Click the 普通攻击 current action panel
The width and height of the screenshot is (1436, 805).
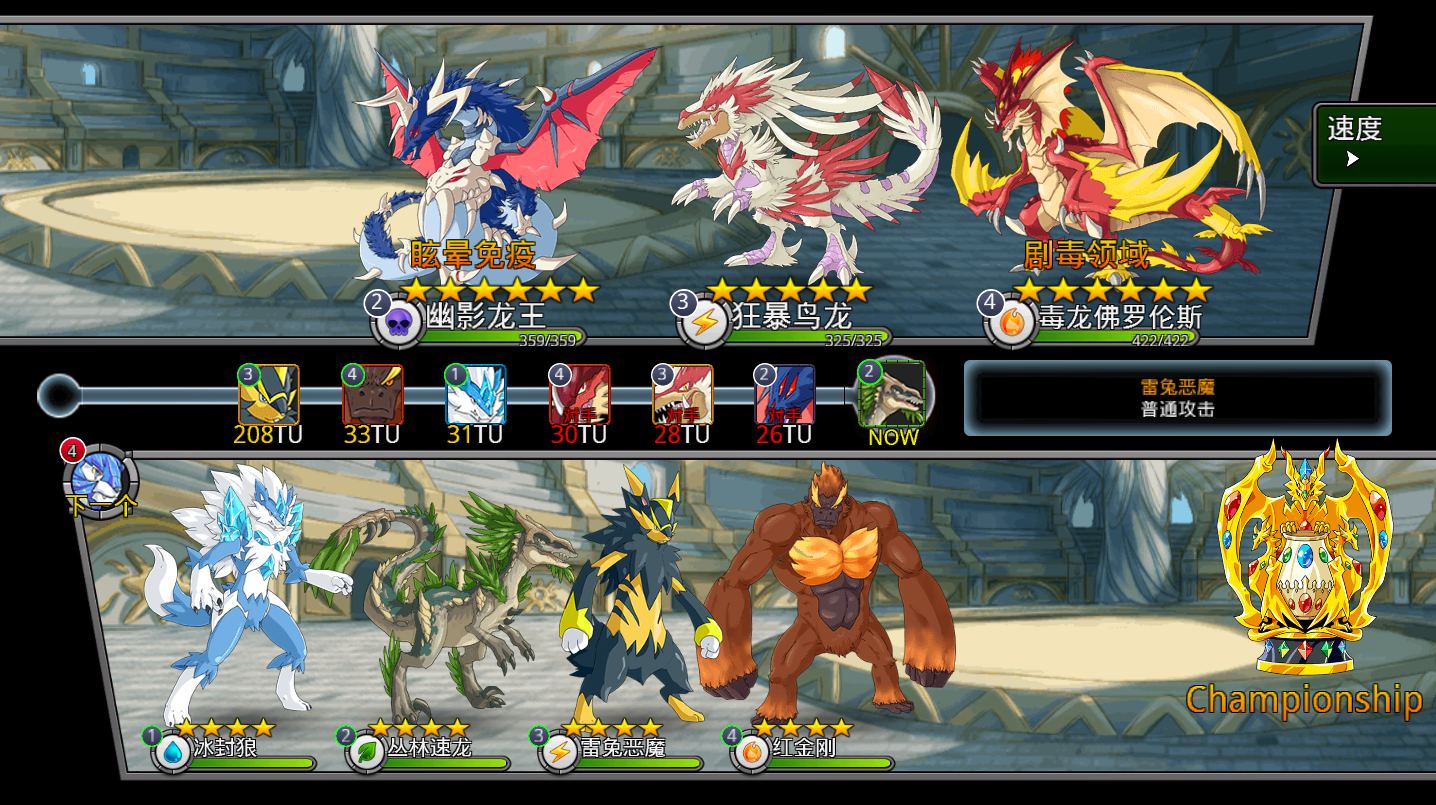(x=1177, y=398)
